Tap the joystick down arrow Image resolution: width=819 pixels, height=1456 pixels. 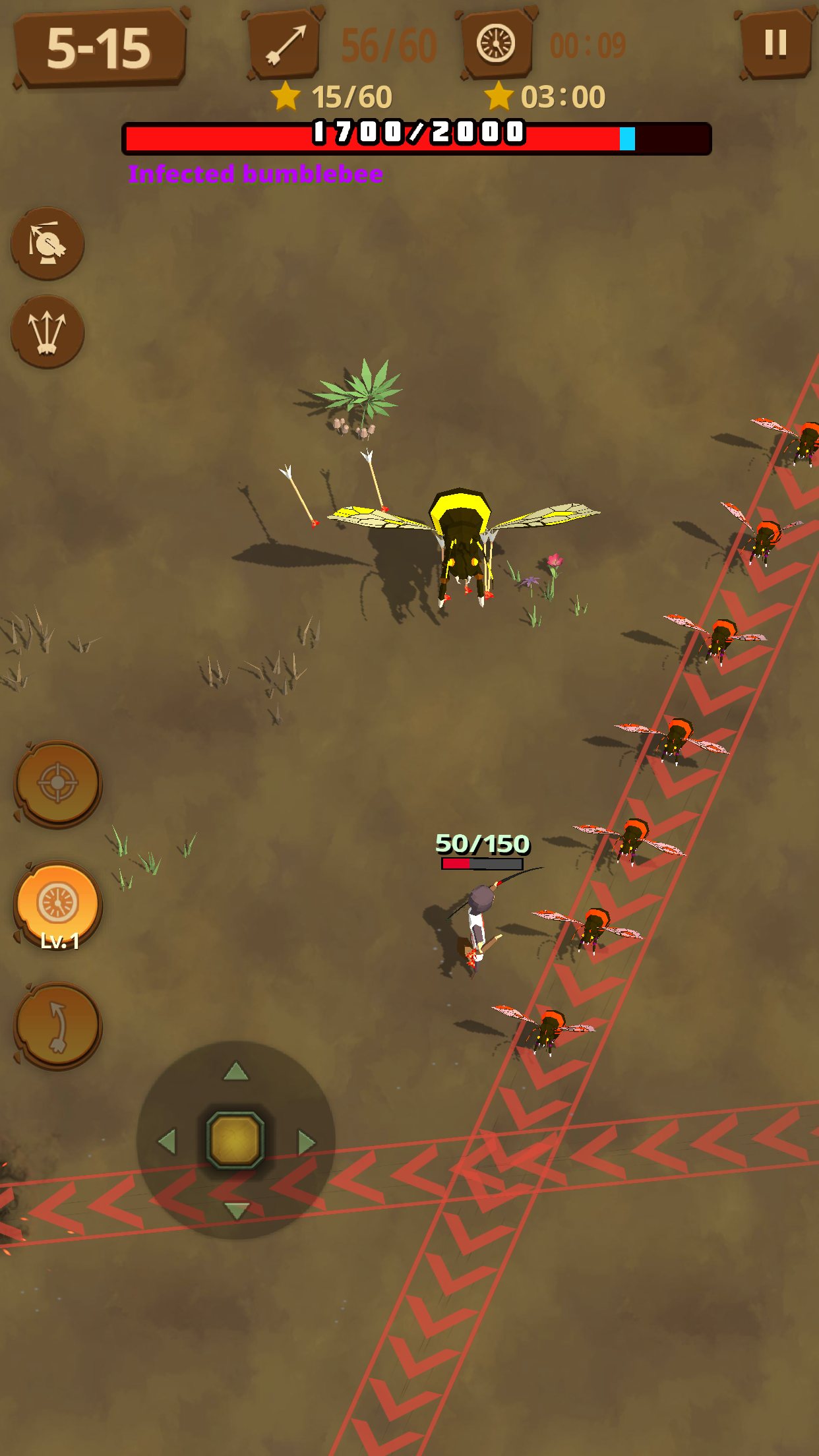click(x=236, y=1210)
